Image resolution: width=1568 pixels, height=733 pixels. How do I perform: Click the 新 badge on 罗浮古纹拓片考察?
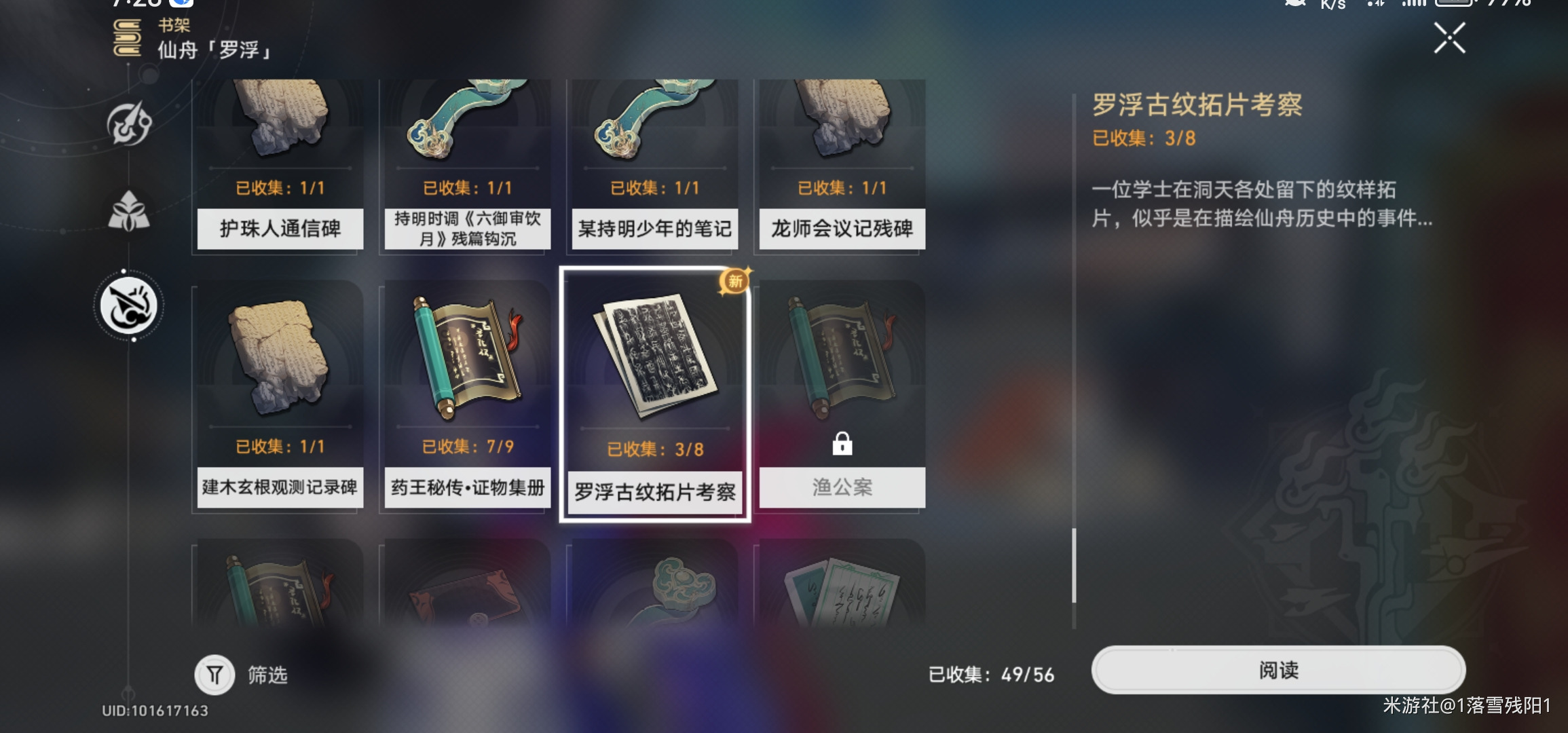pos(736,282)
